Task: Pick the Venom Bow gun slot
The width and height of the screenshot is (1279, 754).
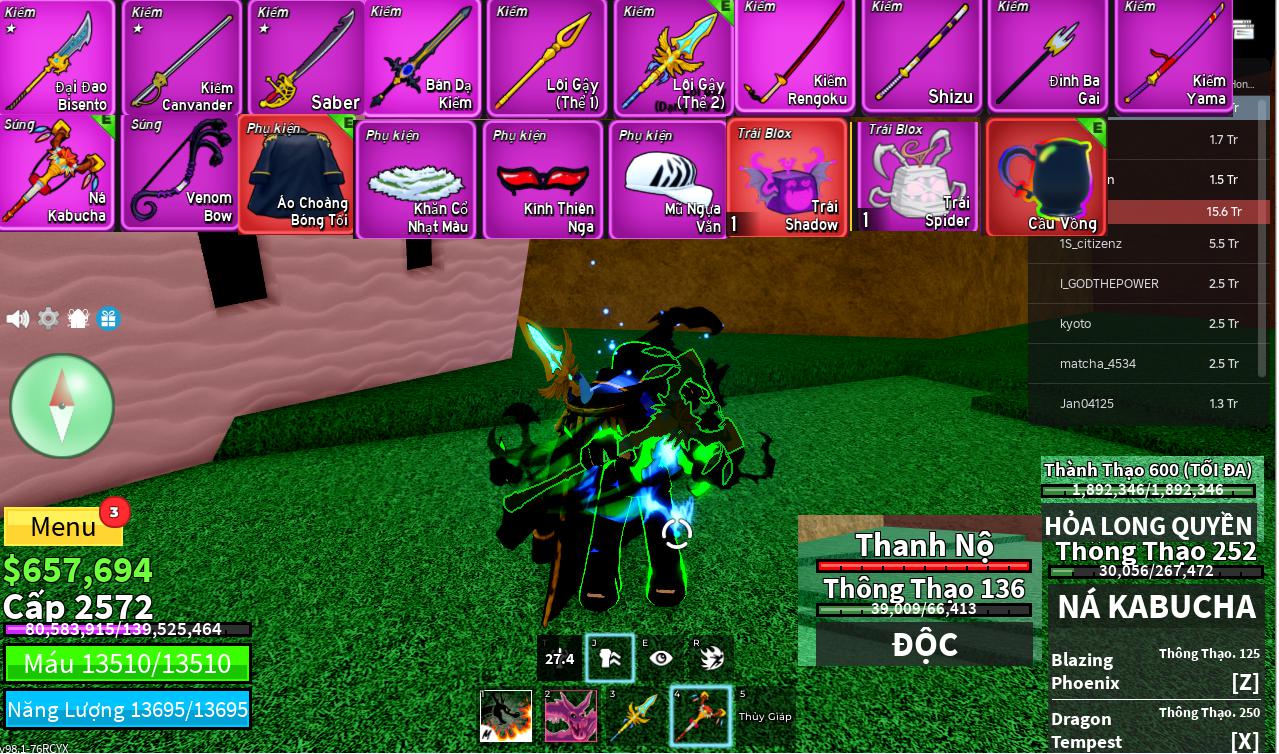Action: 181,174
